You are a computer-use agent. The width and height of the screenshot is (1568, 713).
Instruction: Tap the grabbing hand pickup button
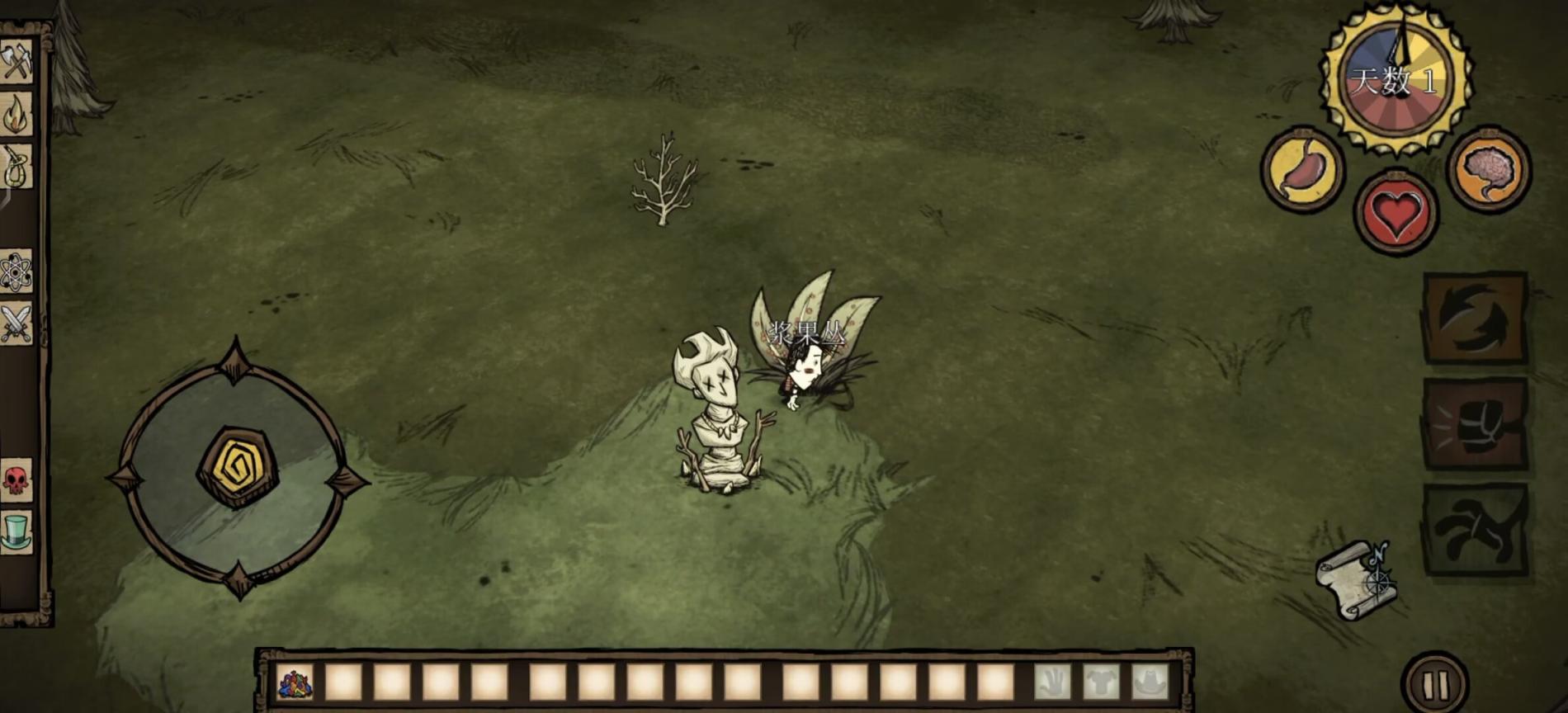point(1476,530)
